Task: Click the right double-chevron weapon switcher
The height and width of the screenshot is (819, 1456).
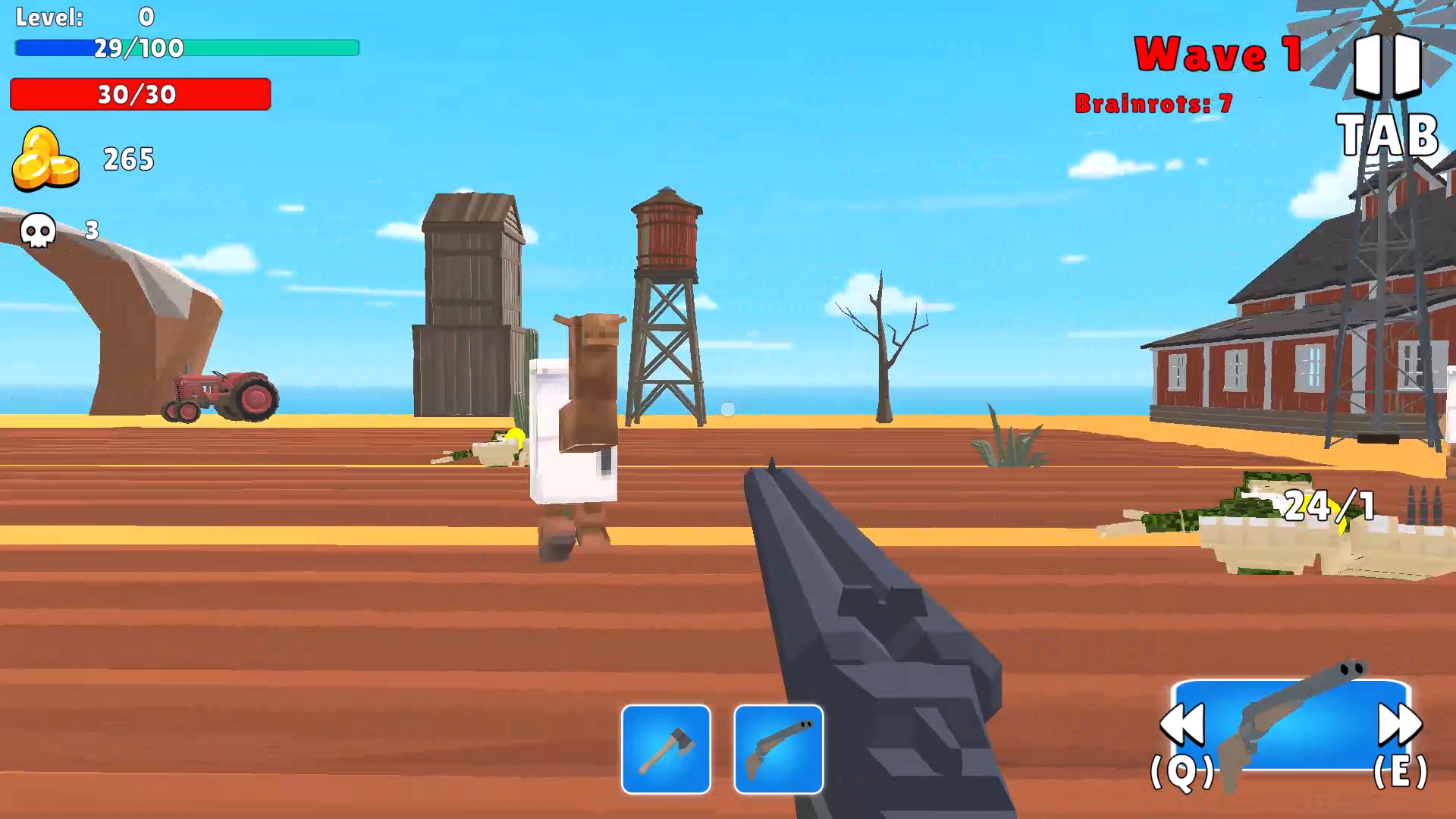Action: [1400, 724]
